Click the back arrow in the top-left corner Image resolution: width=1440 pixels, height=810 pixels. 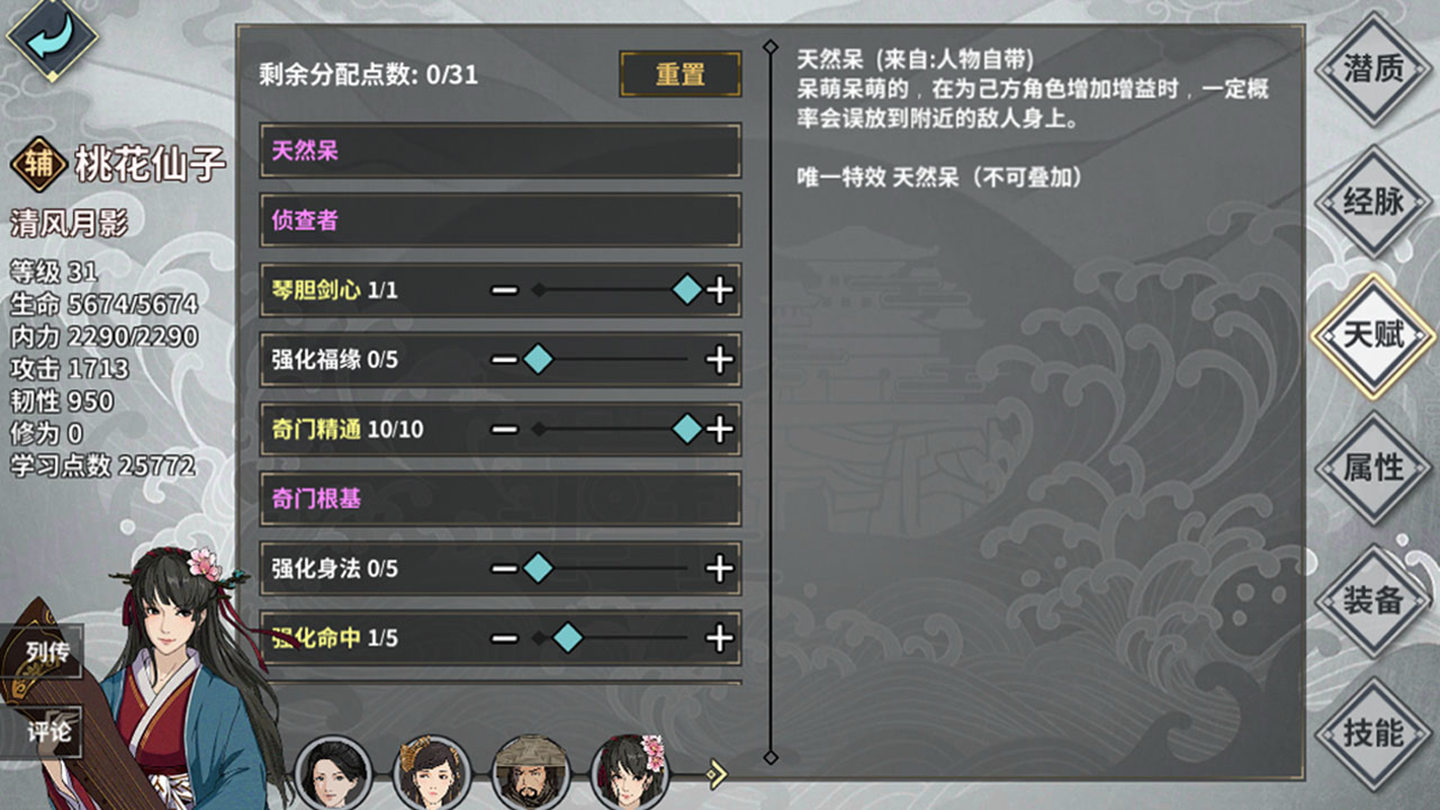pos(52,40)
